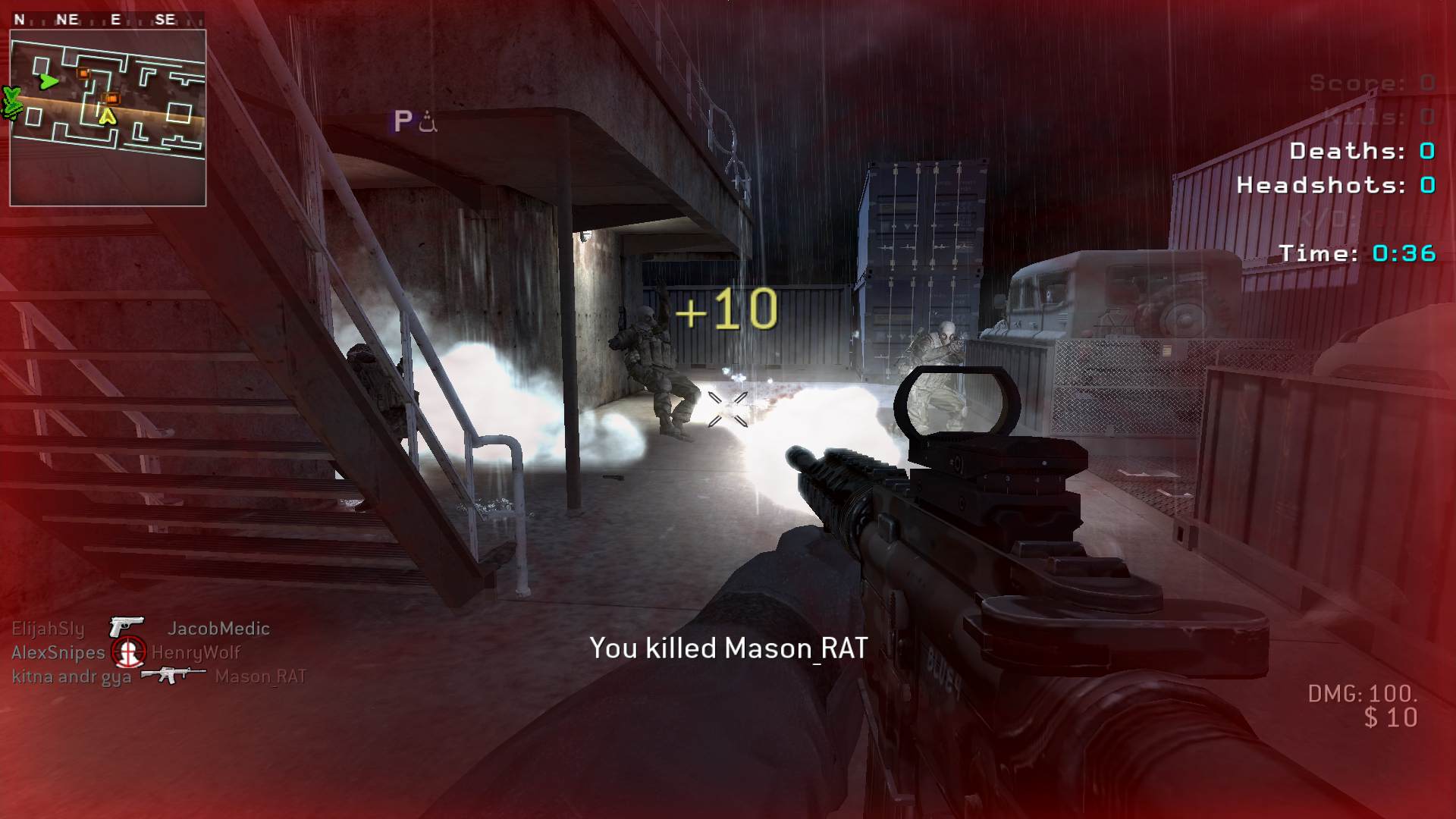
Task: Click the headshot icon beside AlexSnipes
Action: (128, 651)
